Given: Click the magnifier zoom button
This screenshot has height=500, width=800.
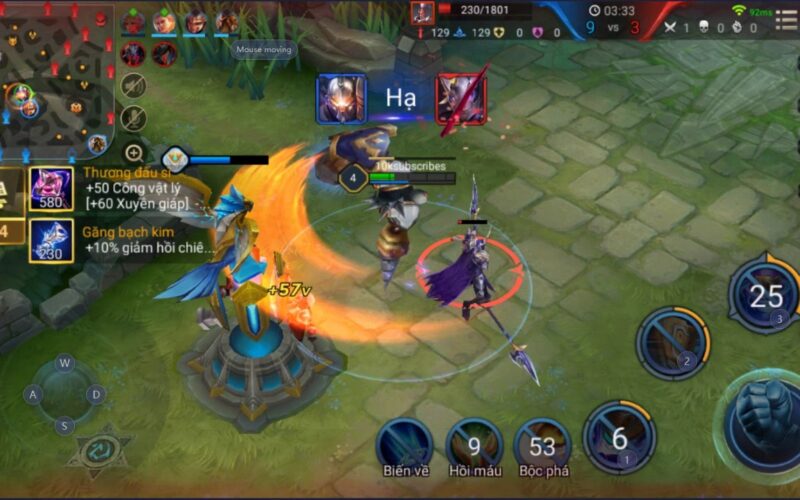Looking at the screenshot, I should click(133, 153).
